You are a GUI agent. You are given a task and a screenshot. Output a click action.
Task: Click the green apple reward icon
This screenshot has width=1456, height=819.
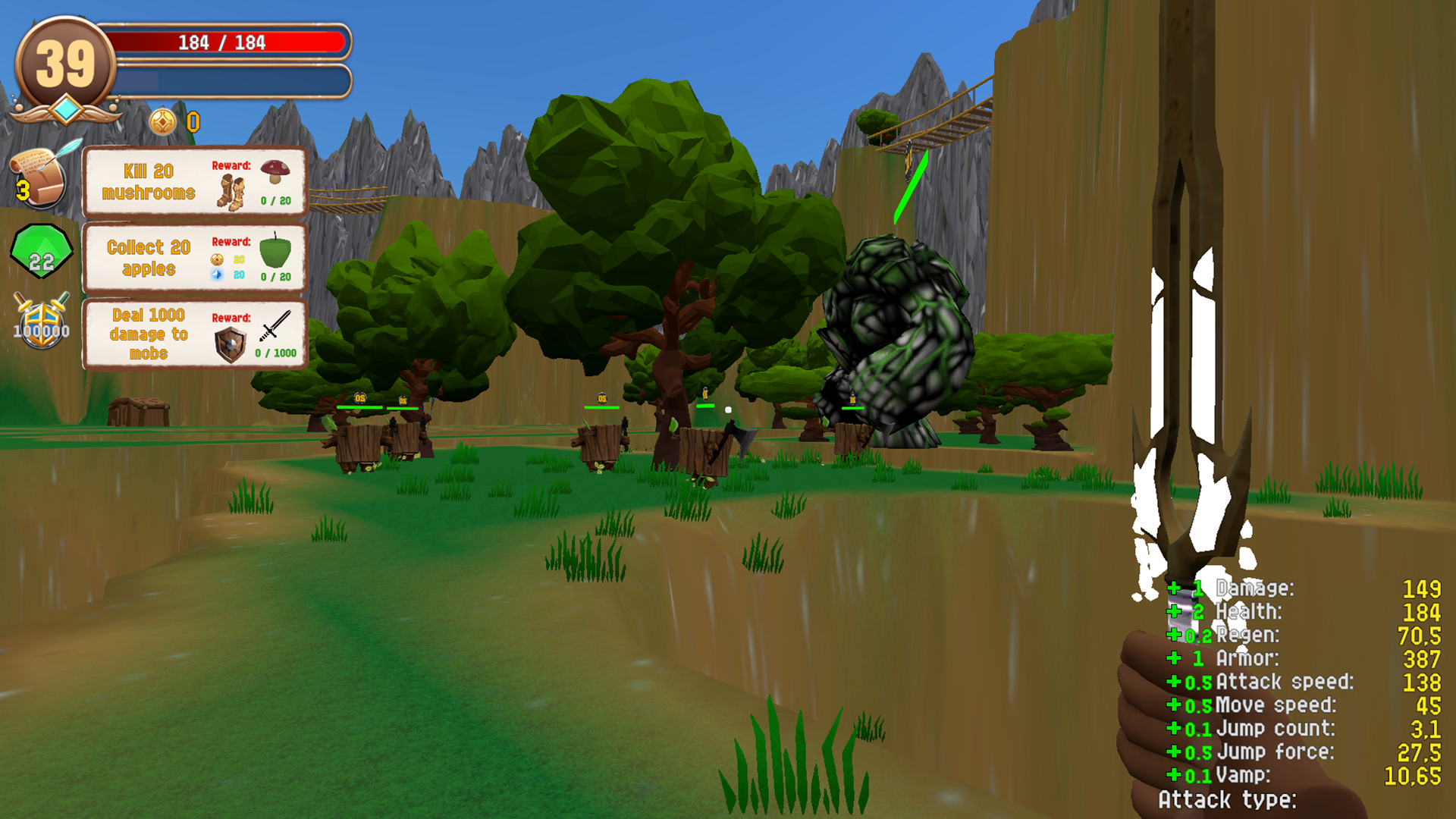(274, 253)
